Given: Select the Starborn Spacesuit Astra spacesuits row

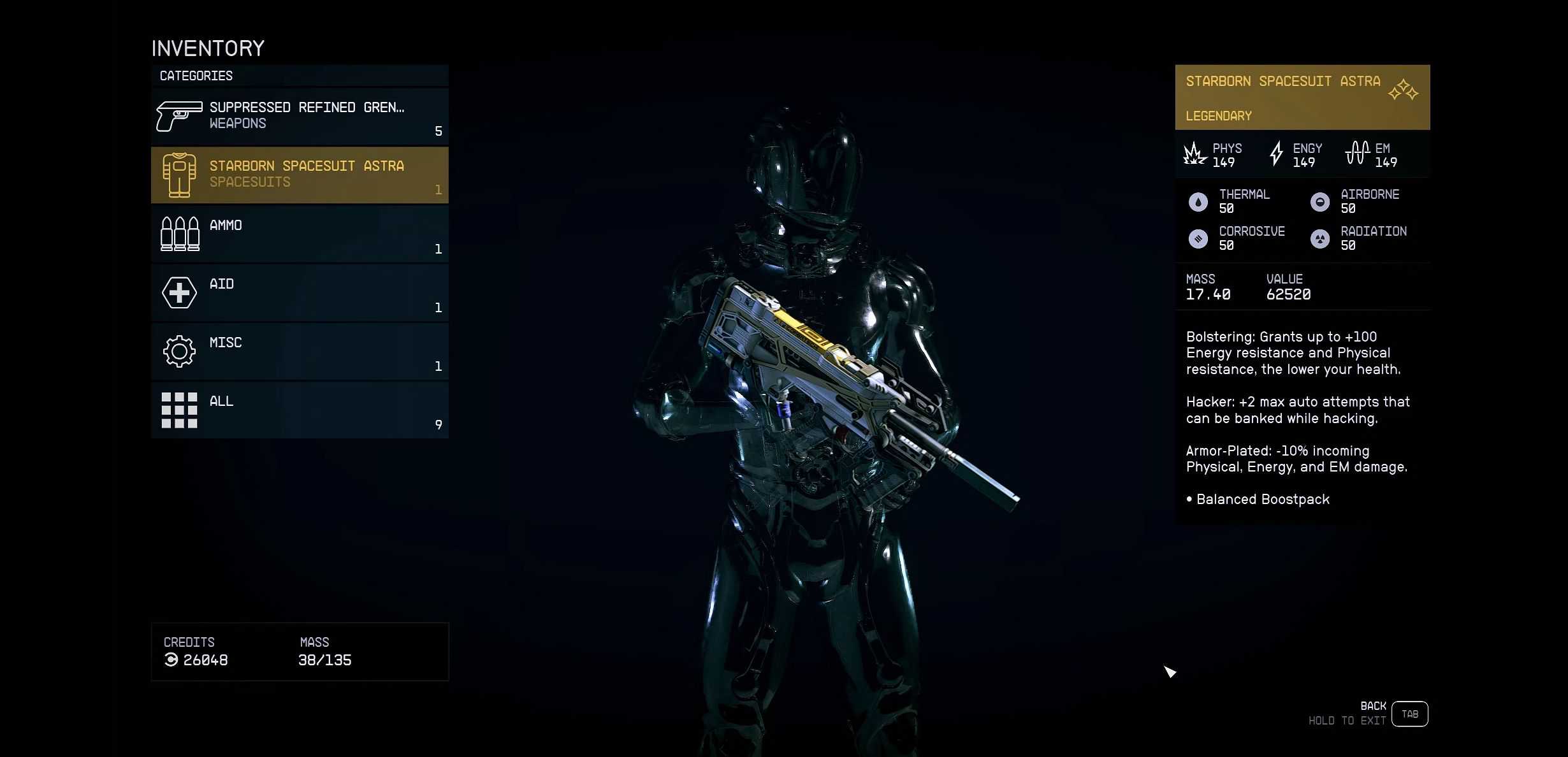Looking at the screenshot, I should pyautogui.click(x=300, y=175).
